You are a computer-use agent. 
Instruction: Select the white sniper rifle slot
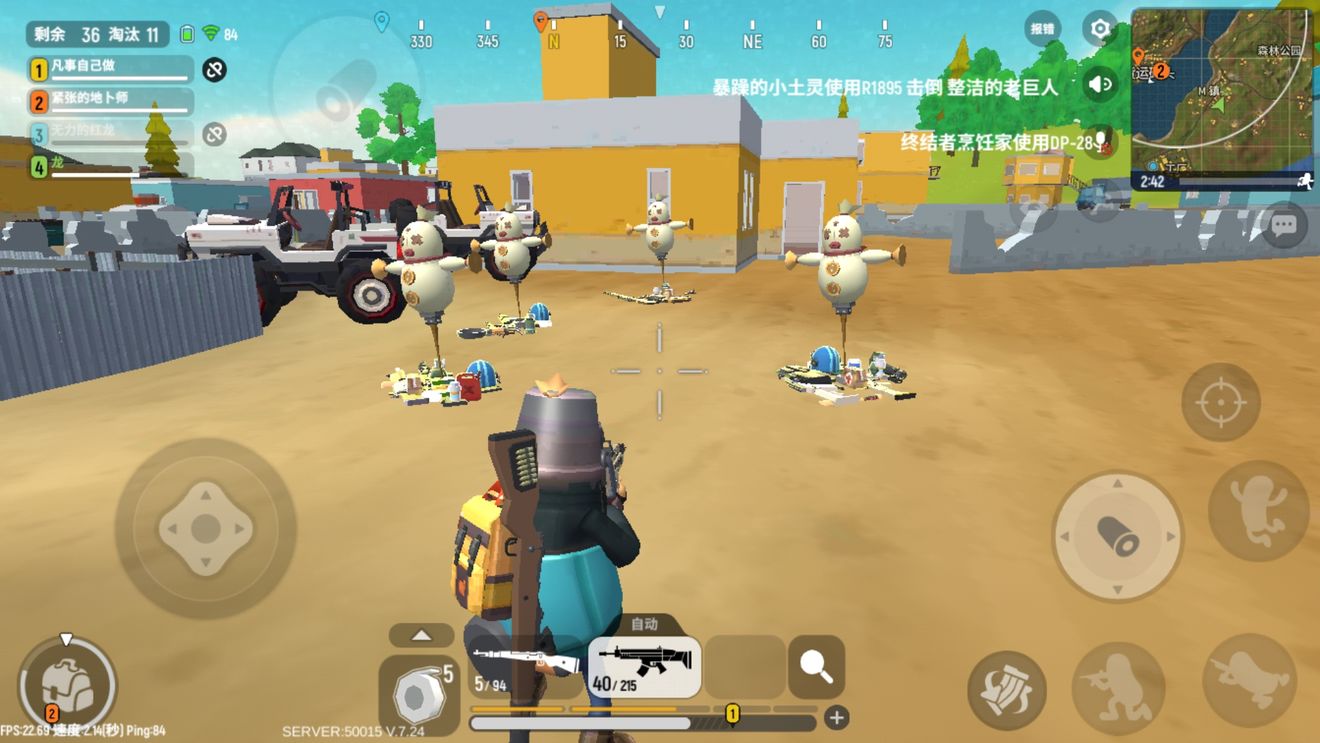pyautogui.click(x=524, y=665)
